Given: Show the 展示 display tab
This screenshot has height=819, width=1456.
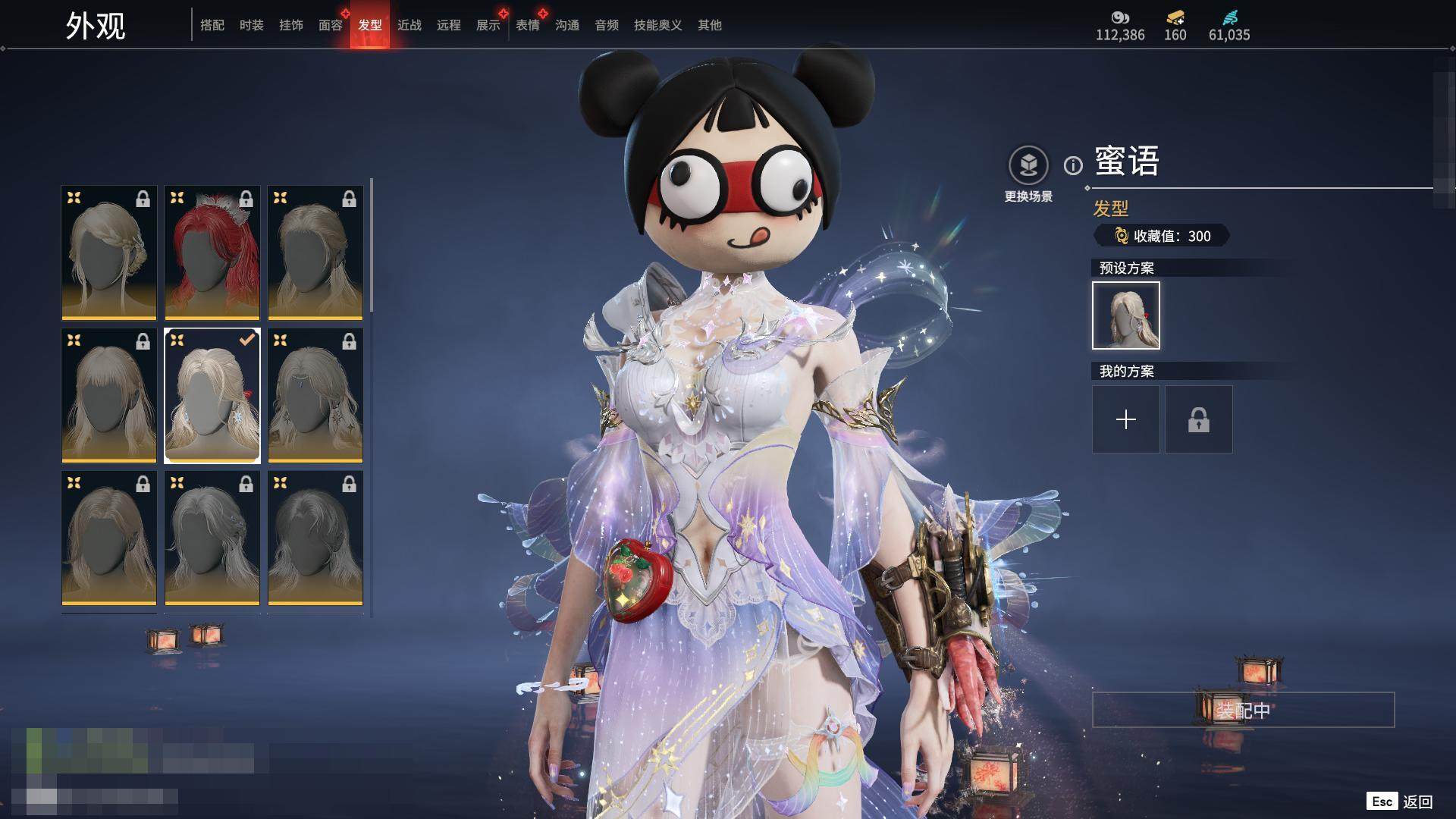Looking at the screenshot, I should pyautogui.click(x=488, y=26).
